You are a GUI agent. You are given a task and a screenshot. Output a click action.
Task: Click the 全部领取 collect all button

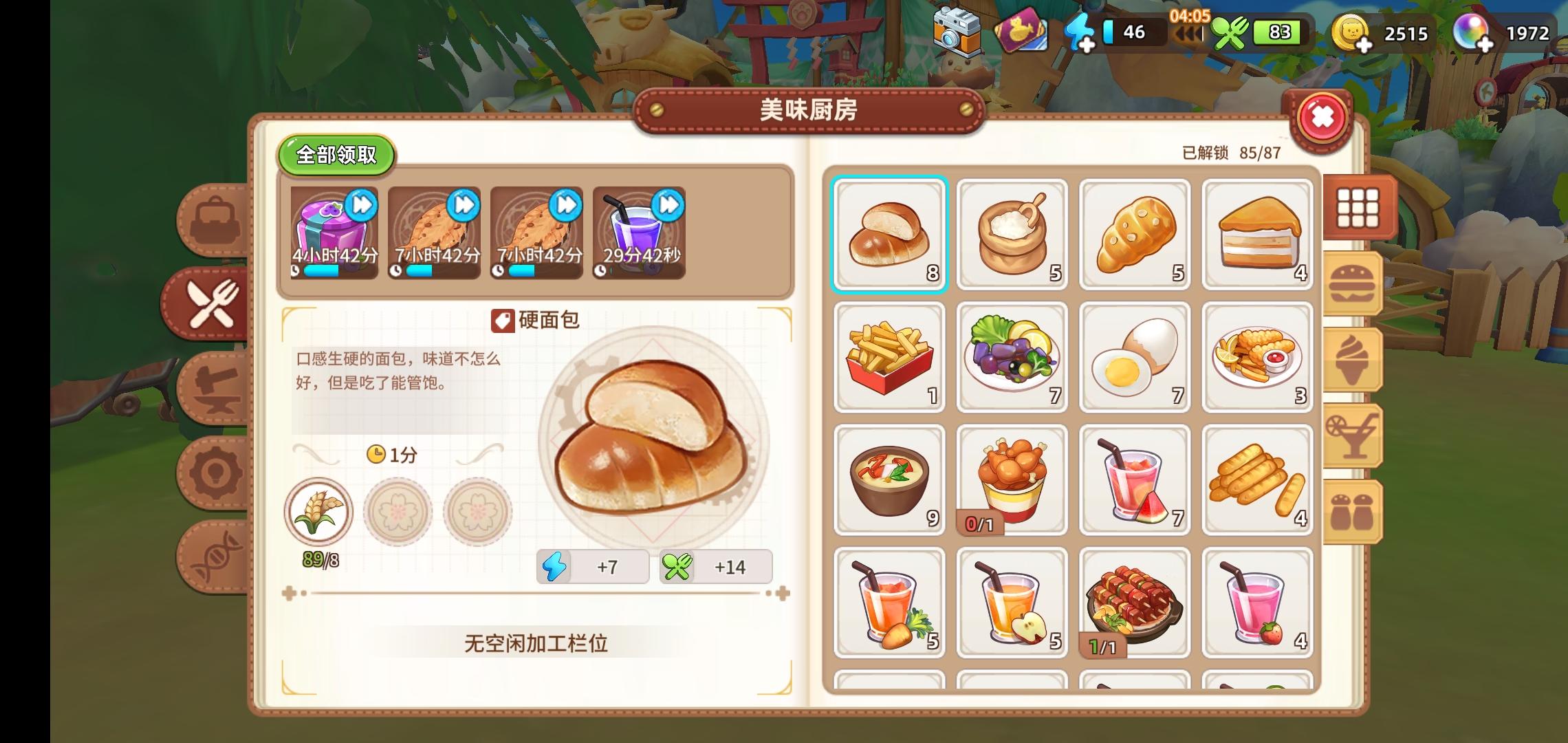pyautogui.click(x=336, y=155)
